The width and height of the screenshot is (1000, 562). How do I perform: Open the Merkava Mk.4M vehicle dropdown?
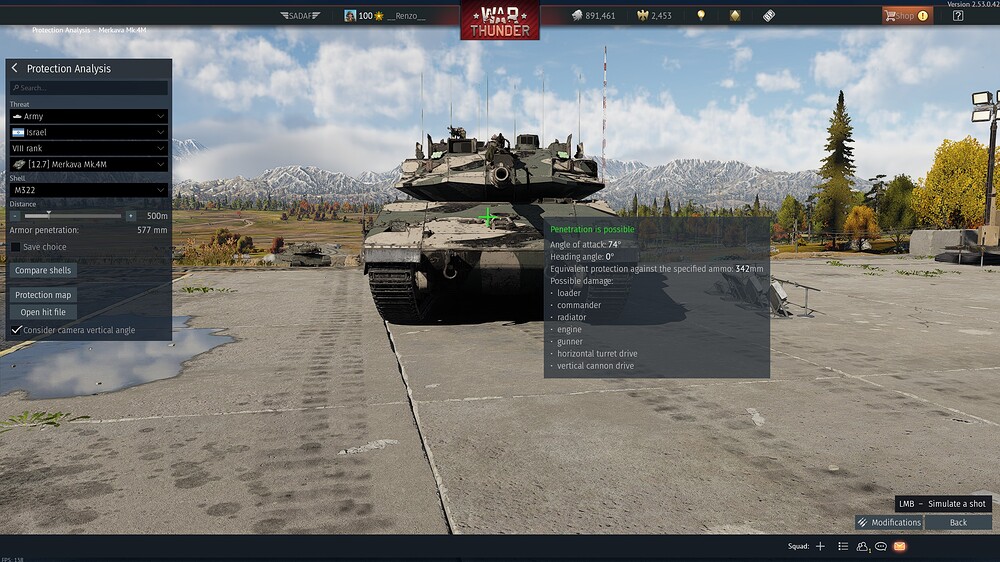click(x=88, y=164)
